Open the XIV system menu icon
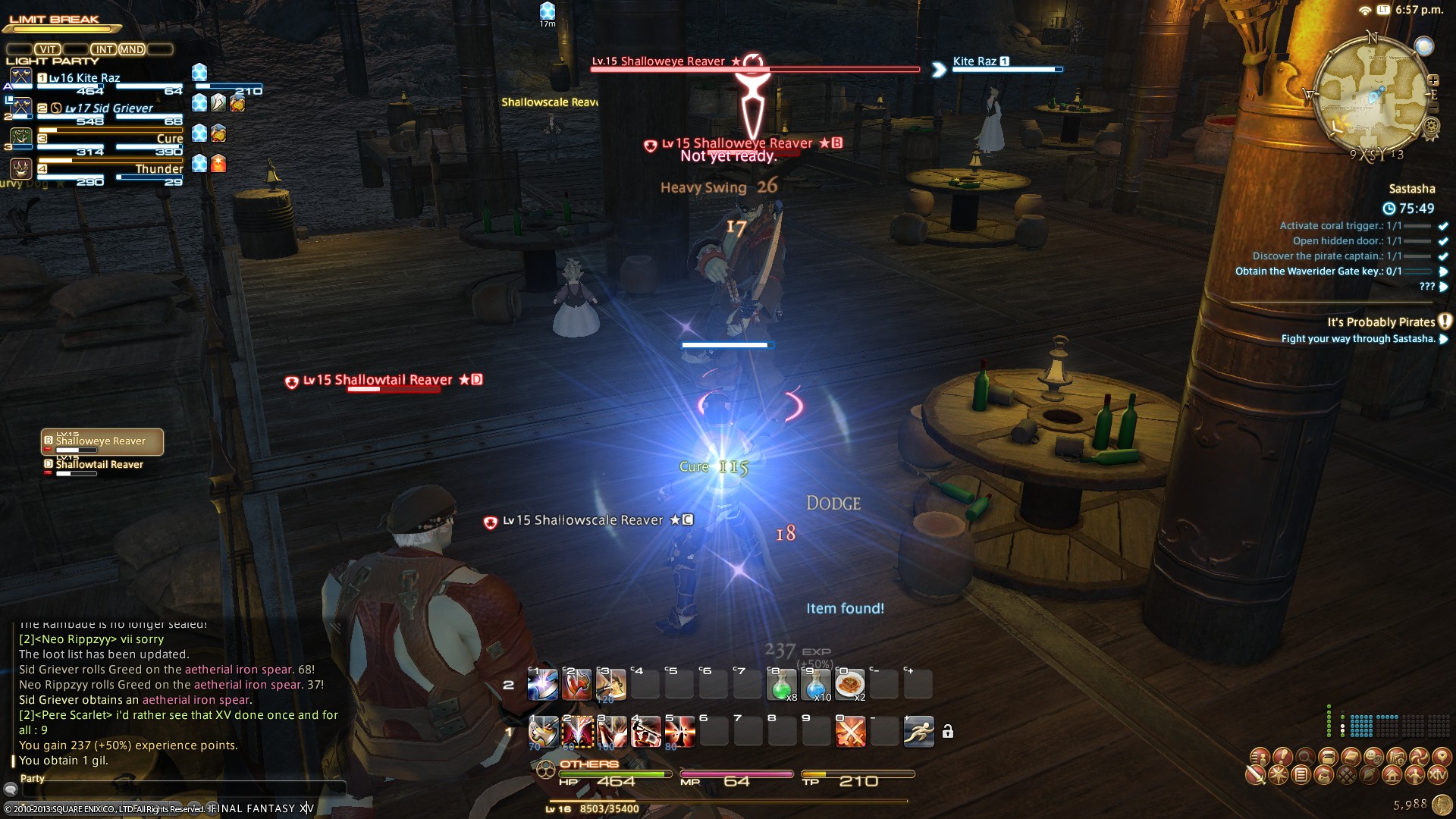1456x819 pixels. tap(1438, 775)
